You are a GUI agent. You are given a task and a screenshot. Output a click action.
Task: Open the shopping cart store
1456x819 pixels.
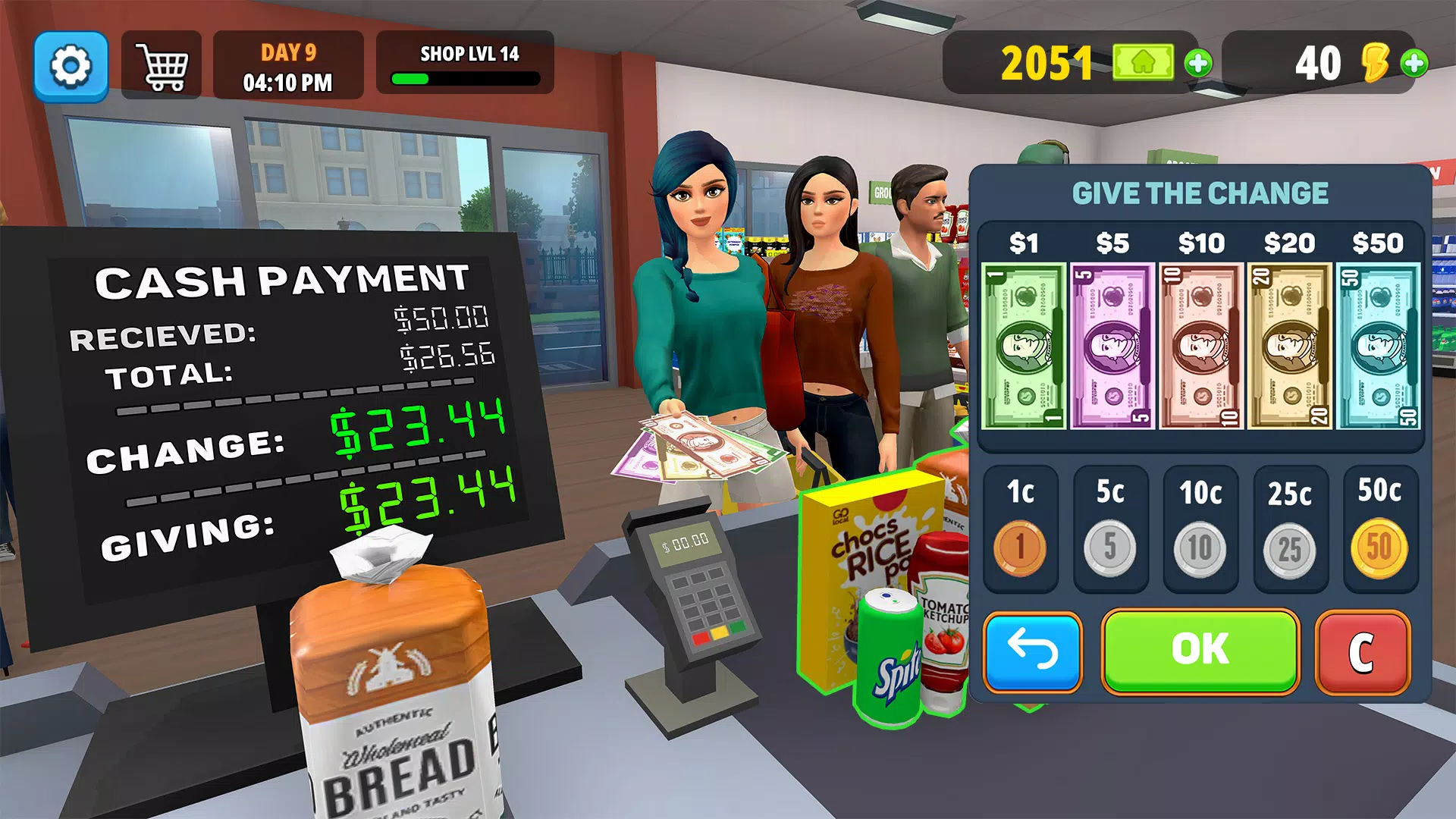[162, 66]
